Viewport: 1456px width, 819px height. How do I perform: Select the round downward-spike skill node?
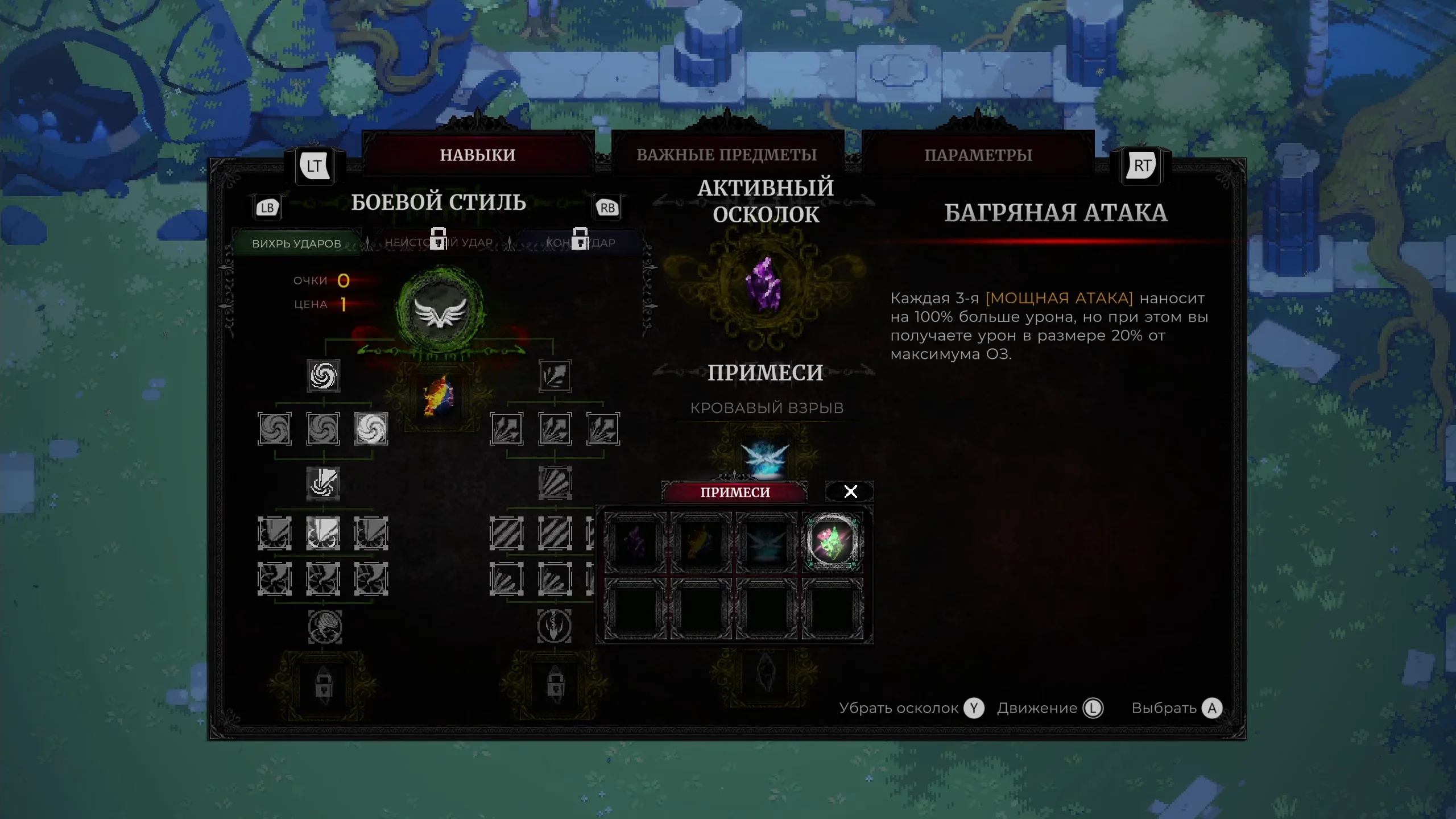[555, 627]
